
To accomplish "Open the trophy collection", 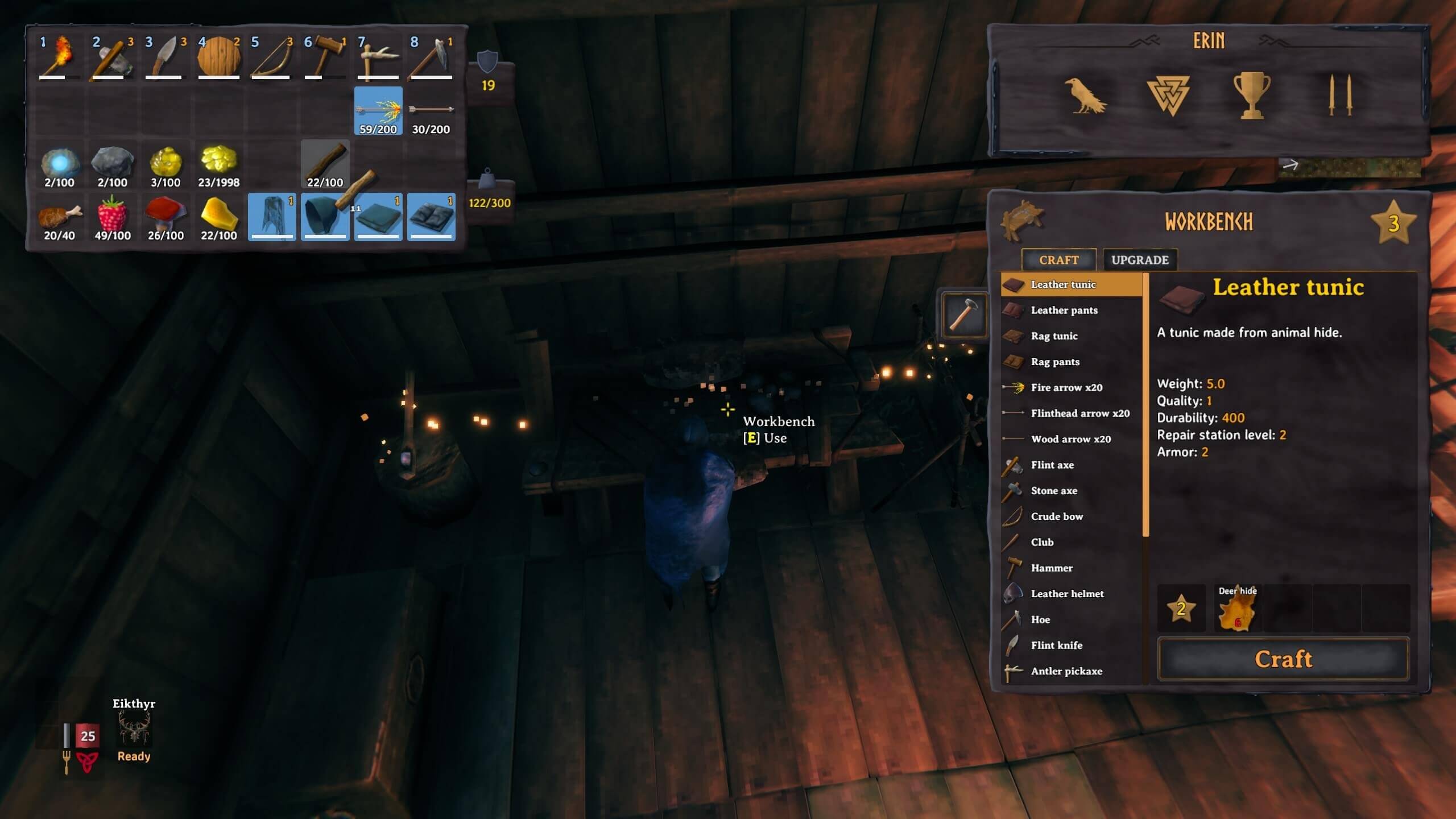I will (1251, 96).
